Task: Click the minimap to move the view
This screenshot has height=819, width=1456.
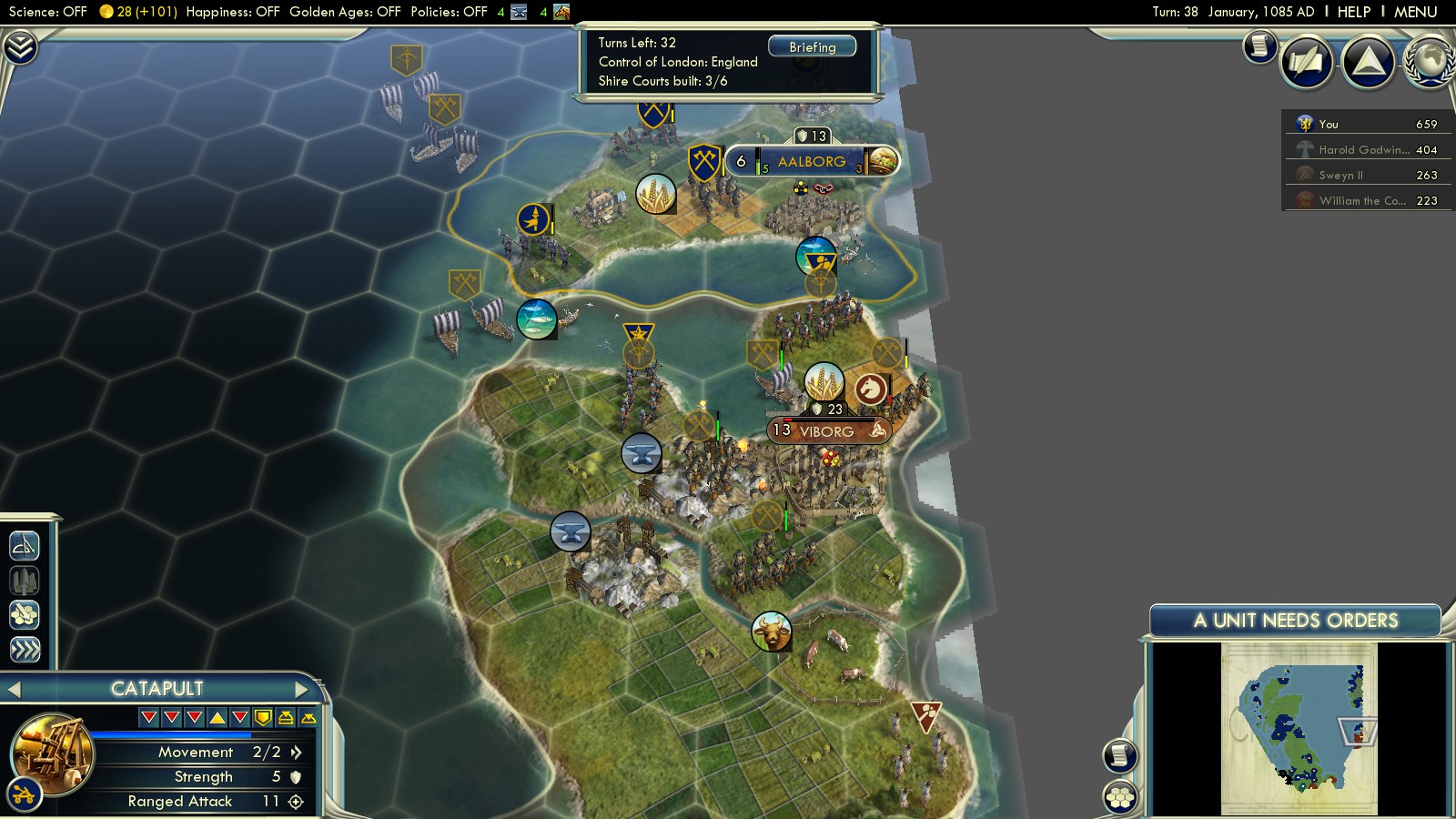Action: pos(1299,728)
